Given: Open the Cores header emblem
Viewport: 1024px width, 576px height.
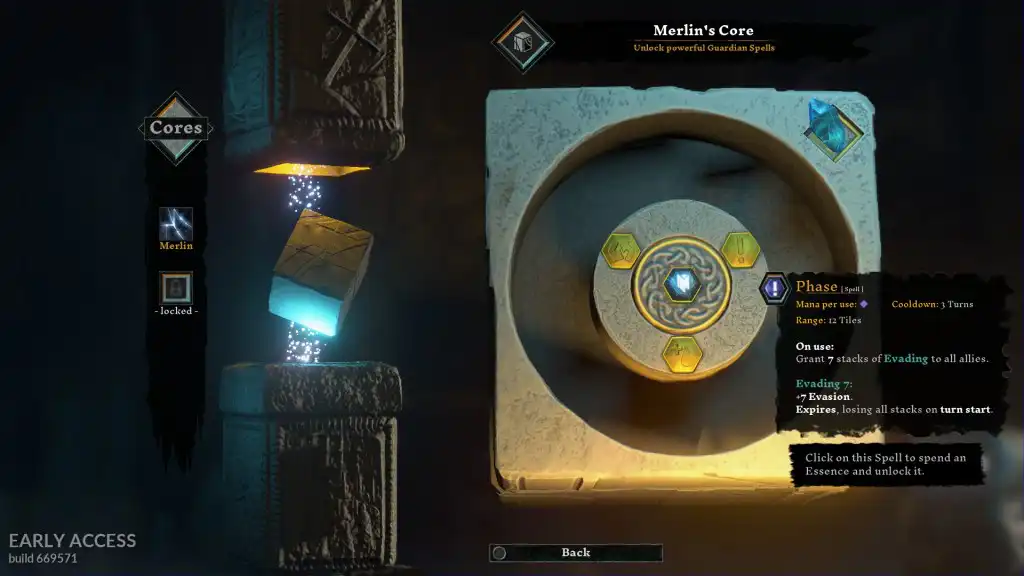Looking at the screenshot, I should pyautogui.click(x=176, y=128).
